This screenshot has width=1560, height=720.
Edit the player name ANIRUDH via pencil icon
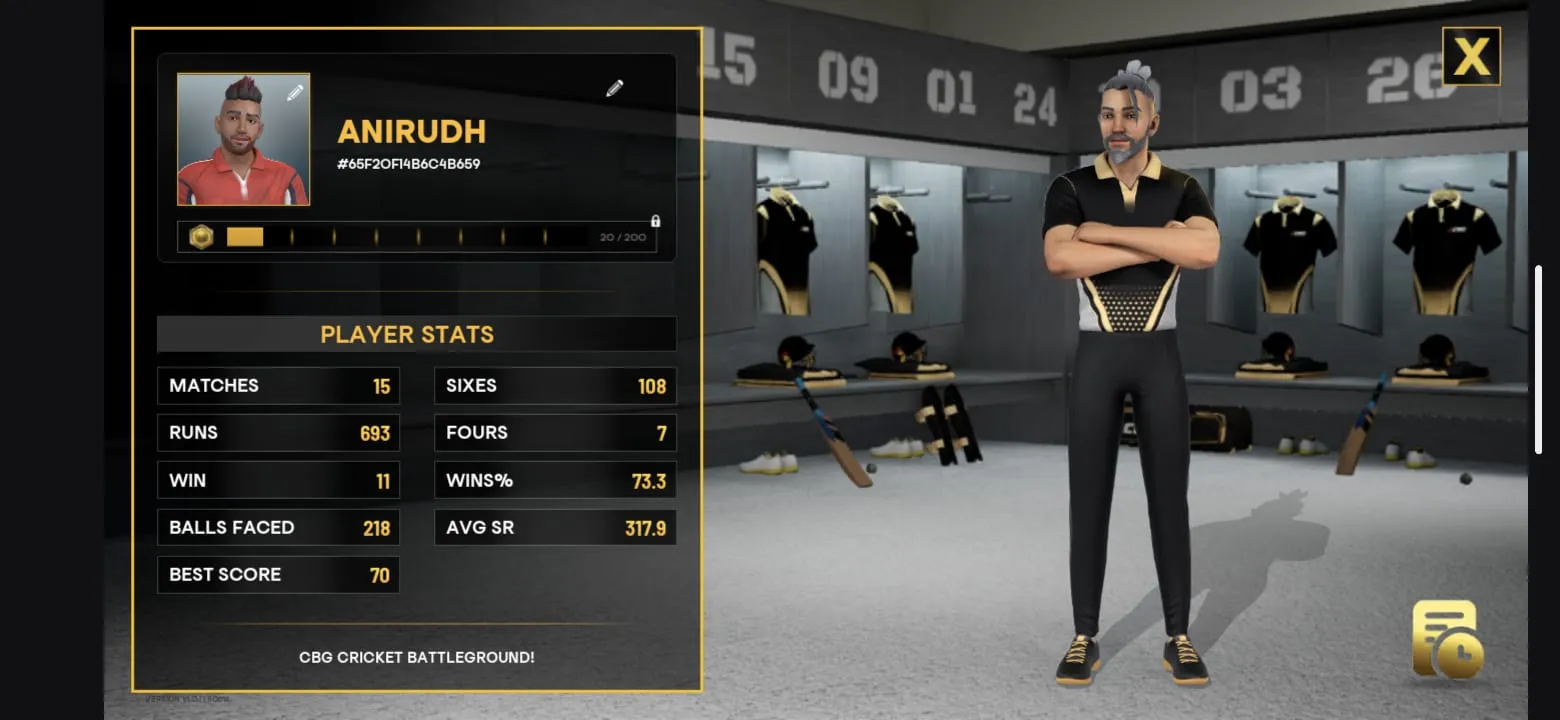click(615, 89)
